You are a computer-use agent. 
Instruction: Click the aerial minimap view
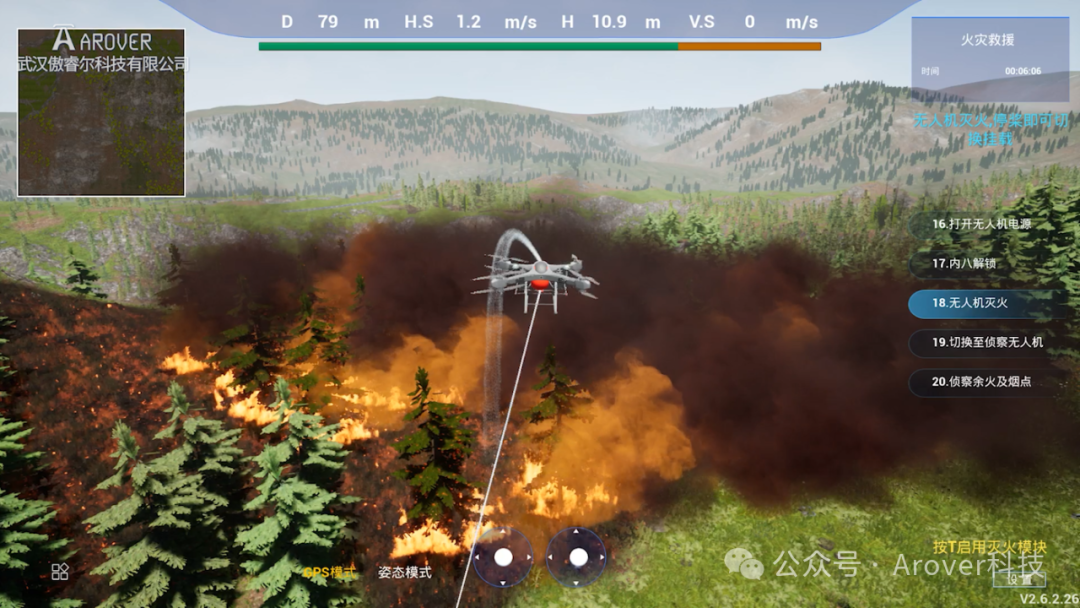coord(101,112)
